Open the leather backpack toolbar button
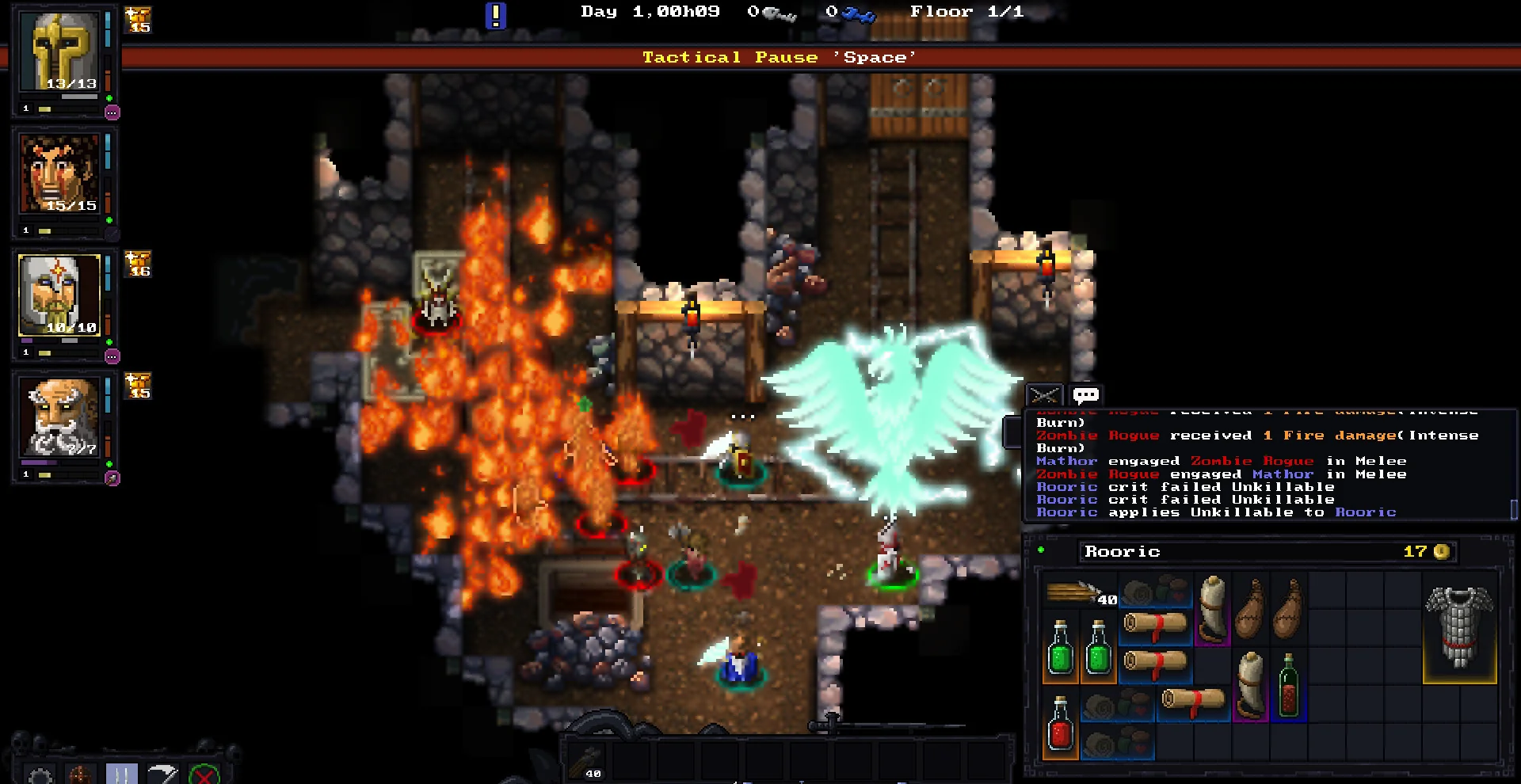 80,774
